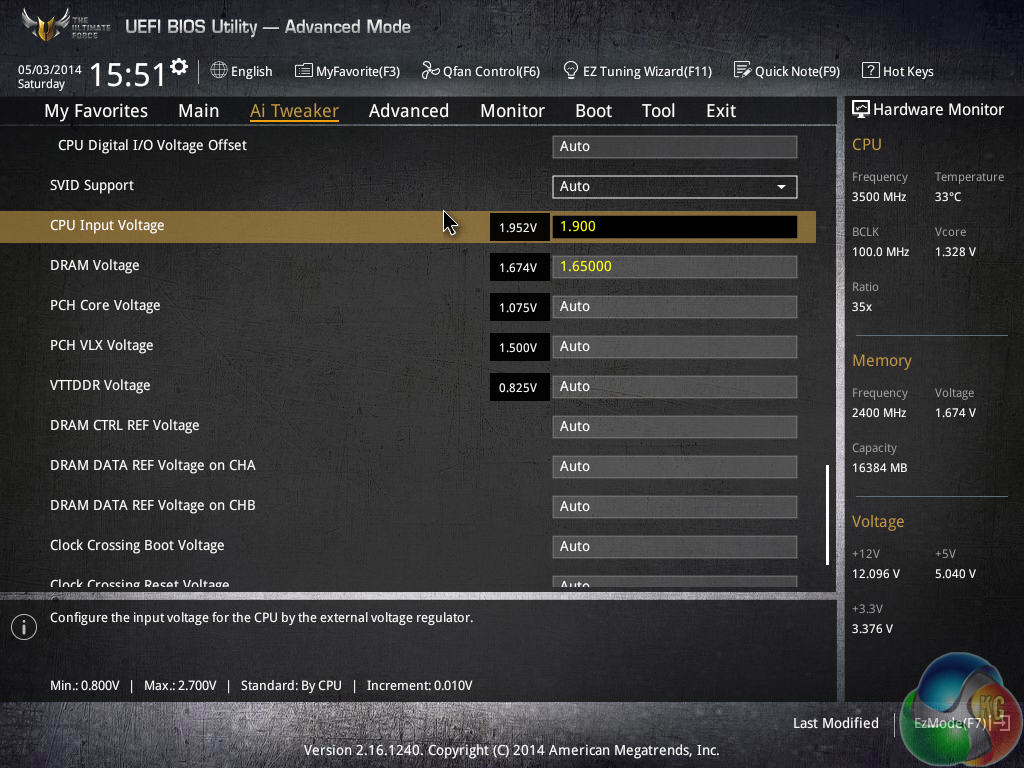Switch to the Tool tab
The width and height of the screenshot is (1024, 768).
658,111
